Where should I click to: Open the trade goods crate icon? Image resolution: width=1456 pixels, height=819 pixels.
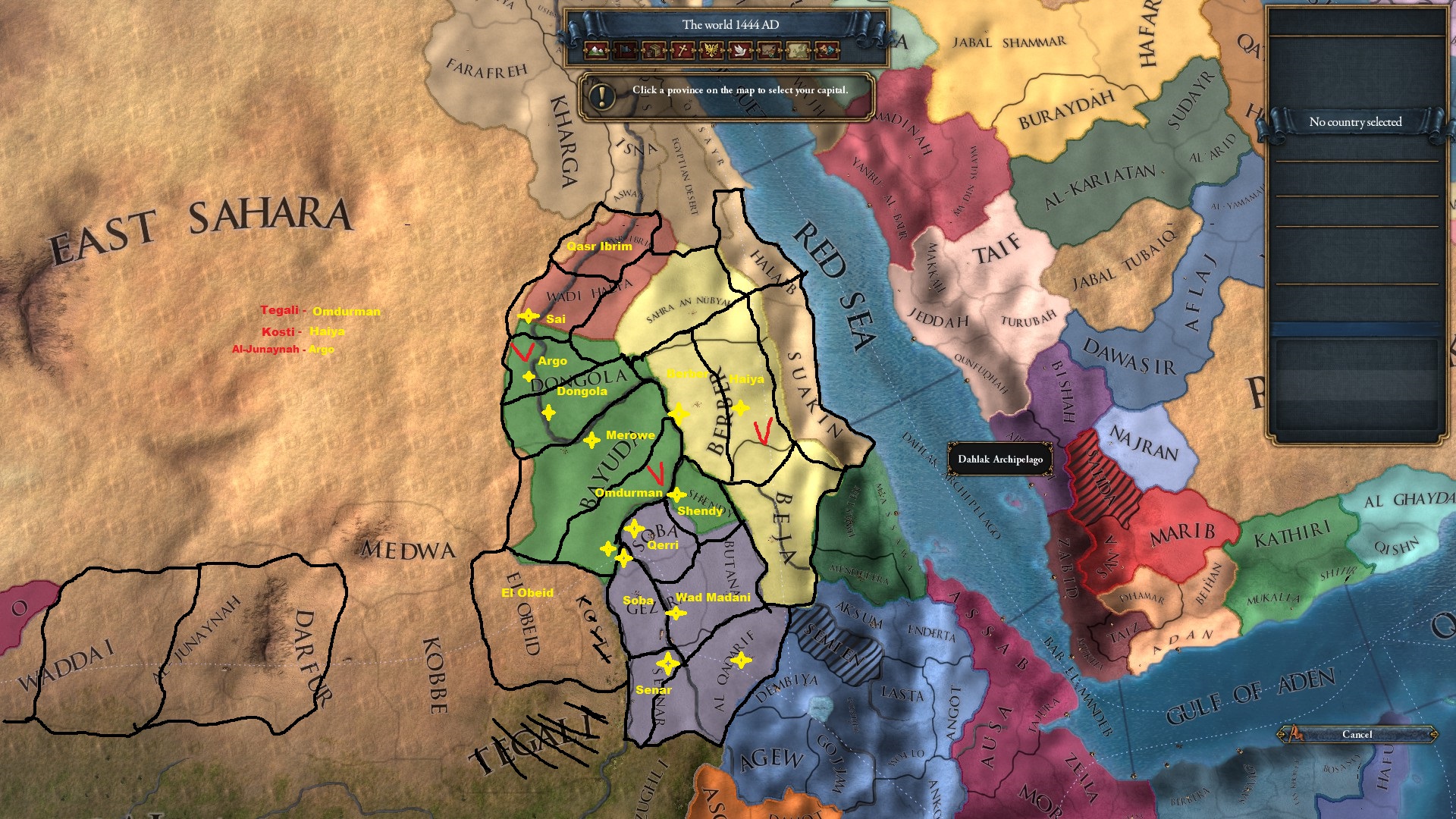pos(653,51)
